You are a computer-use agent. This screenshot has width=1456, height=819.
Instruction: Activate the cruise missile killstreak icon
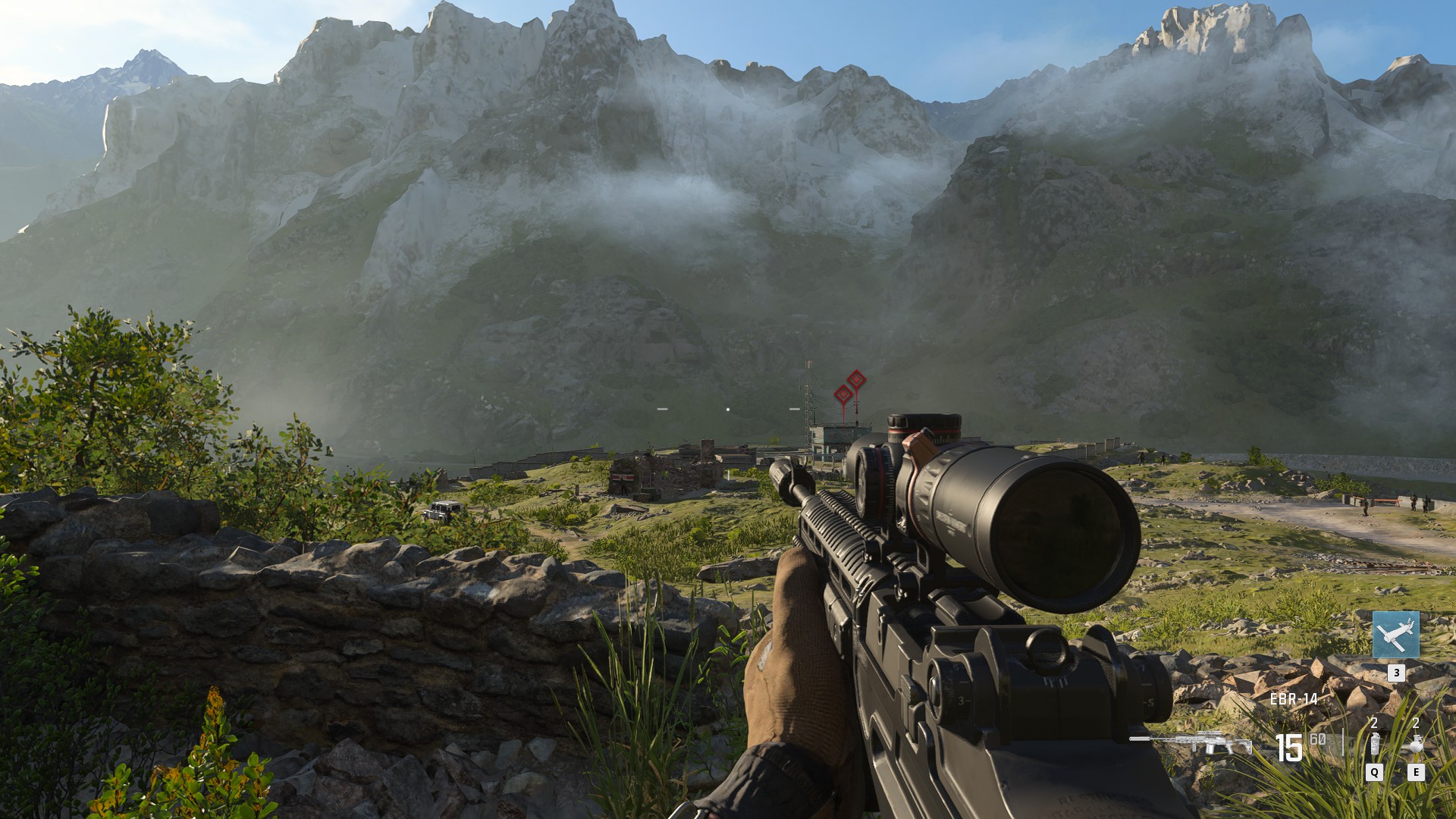tap(1395, 635)
